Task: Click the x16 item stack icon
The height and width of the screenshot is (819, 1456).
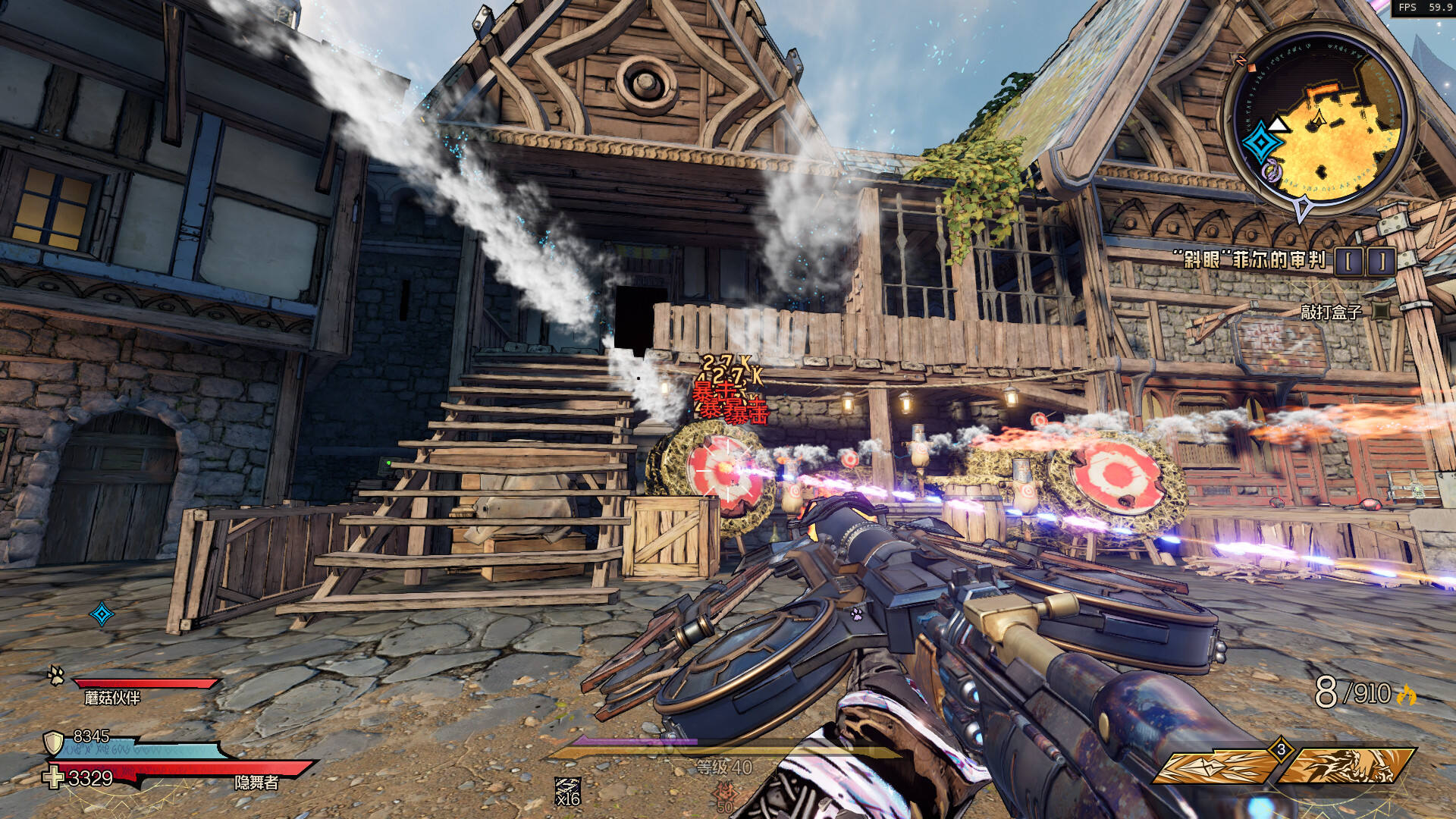Action: [567, 791]
